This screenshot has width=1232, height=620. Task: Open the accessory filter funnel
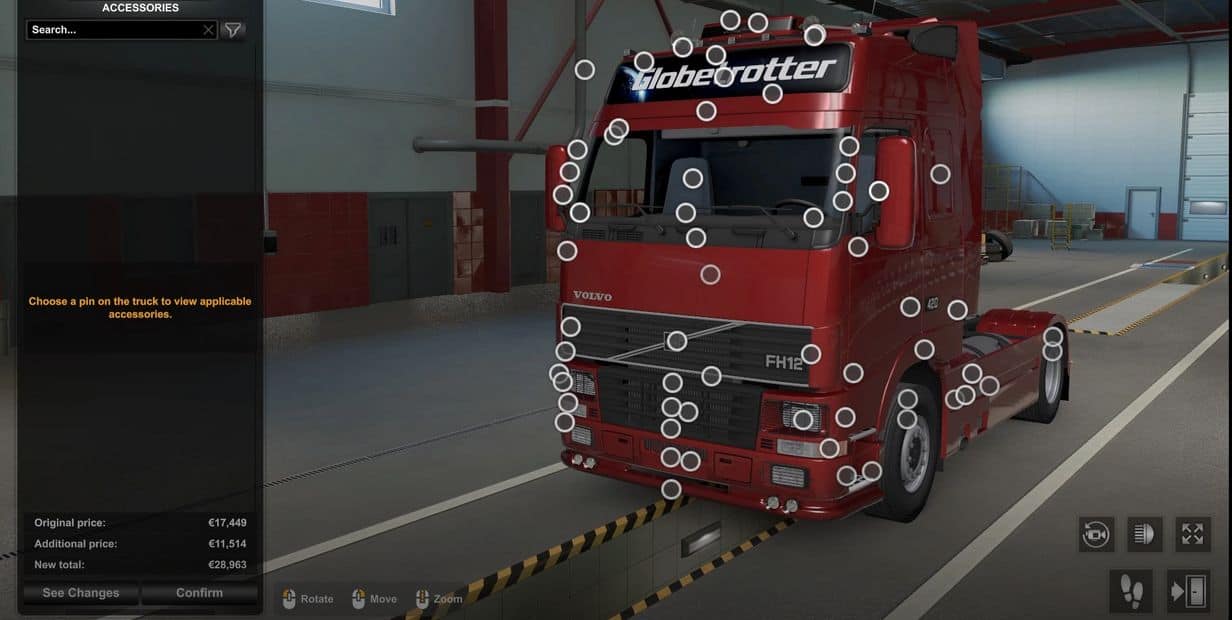tap(232, 30)
